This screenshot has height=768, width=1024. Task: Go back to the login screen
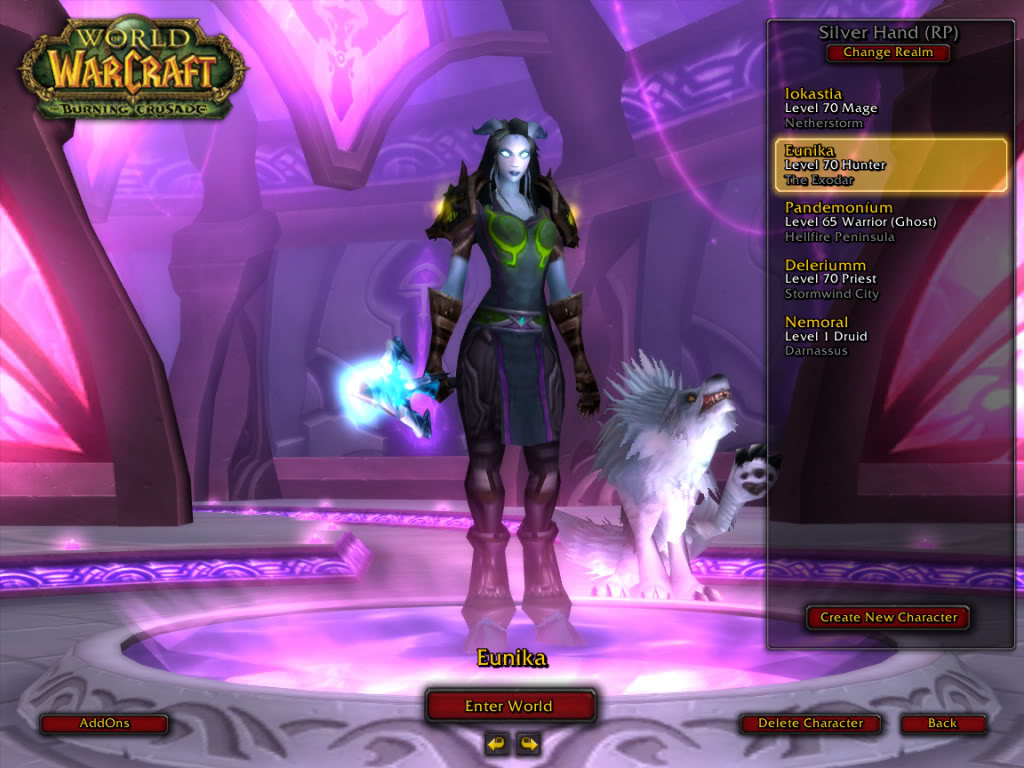(942, 723)
